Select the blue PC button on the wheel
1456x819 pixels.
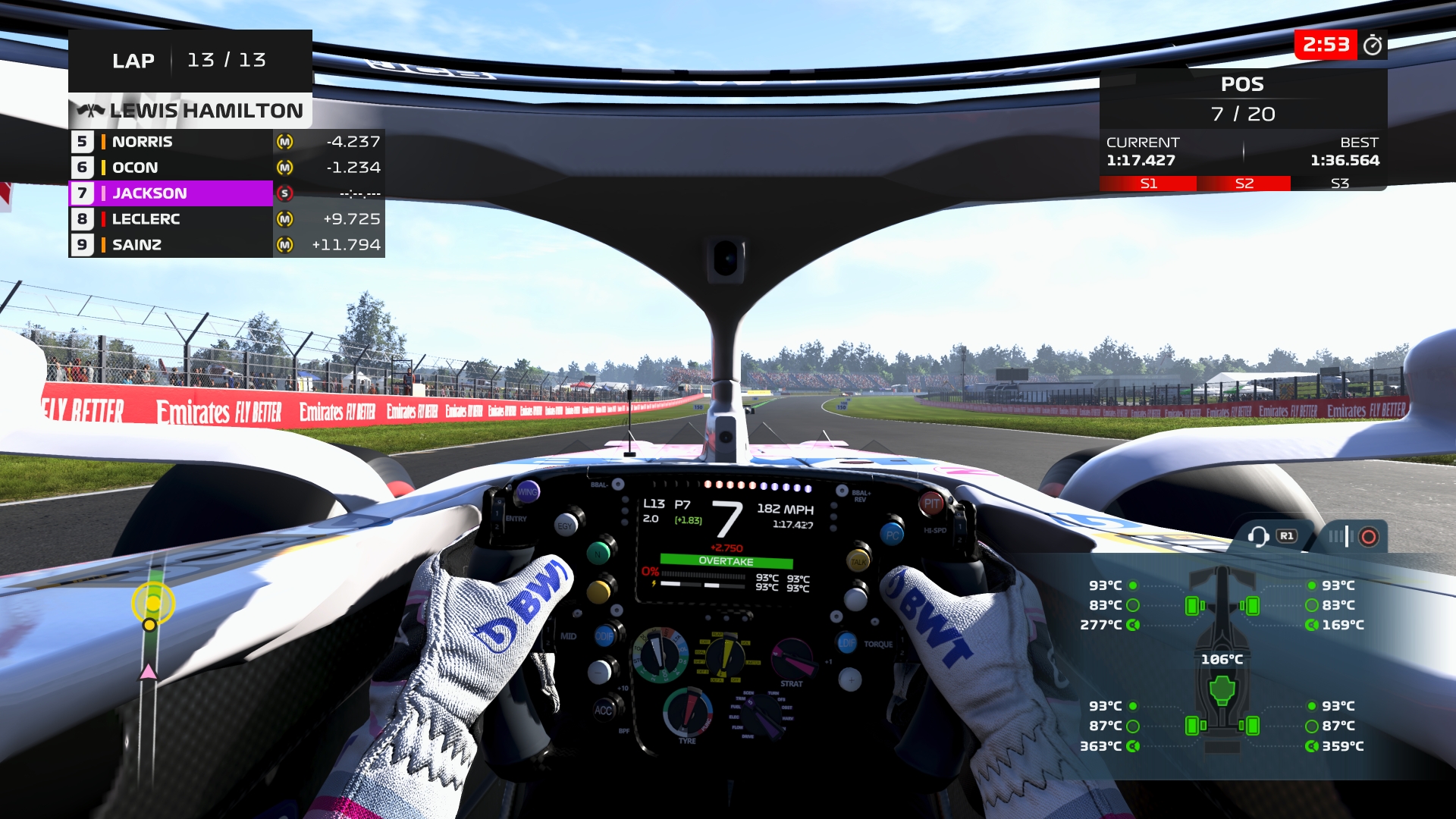pyautogui.click(x=893, y=534)
